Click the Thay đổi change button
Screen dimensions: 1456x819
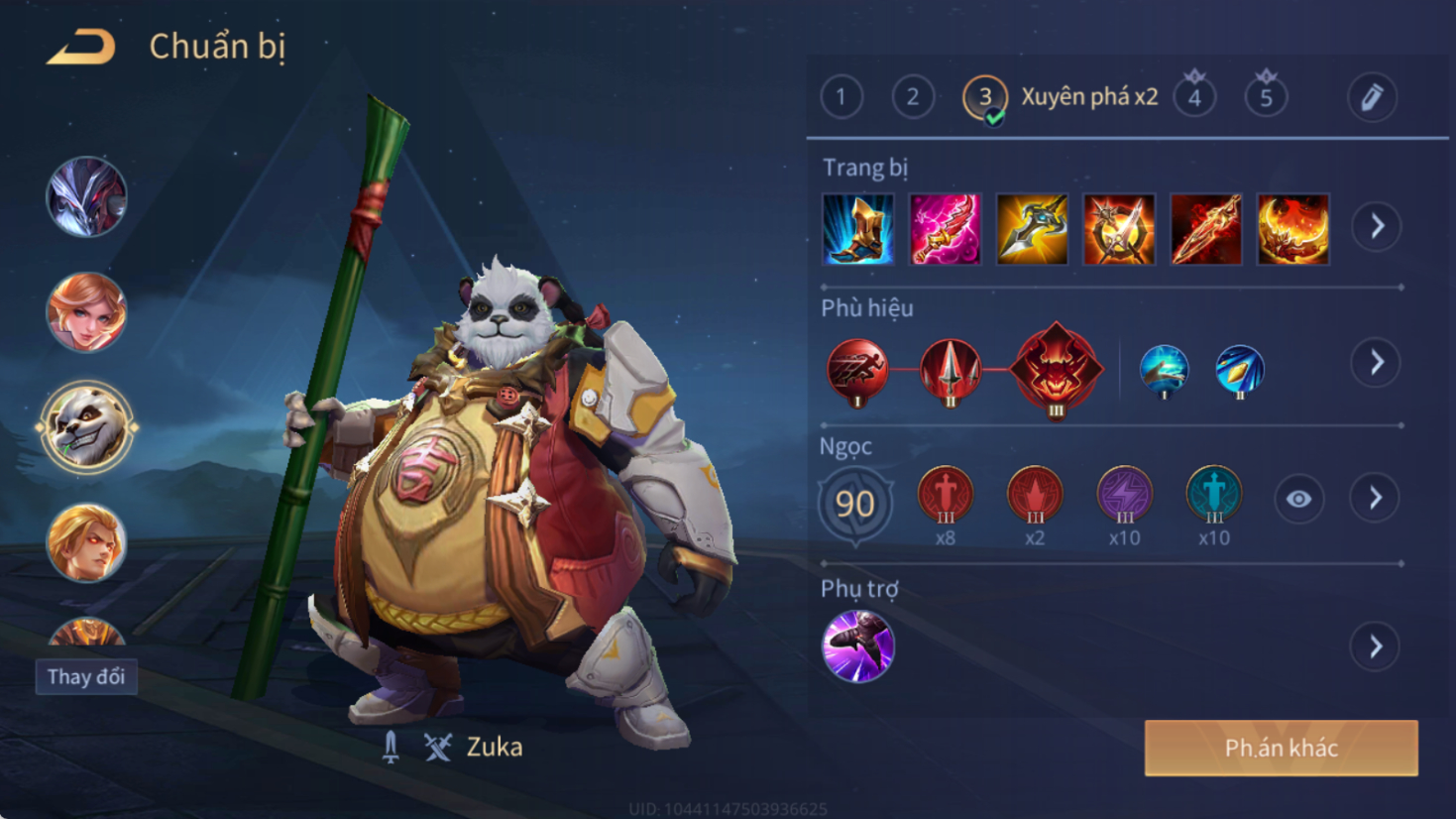click(x=86, y=677)
